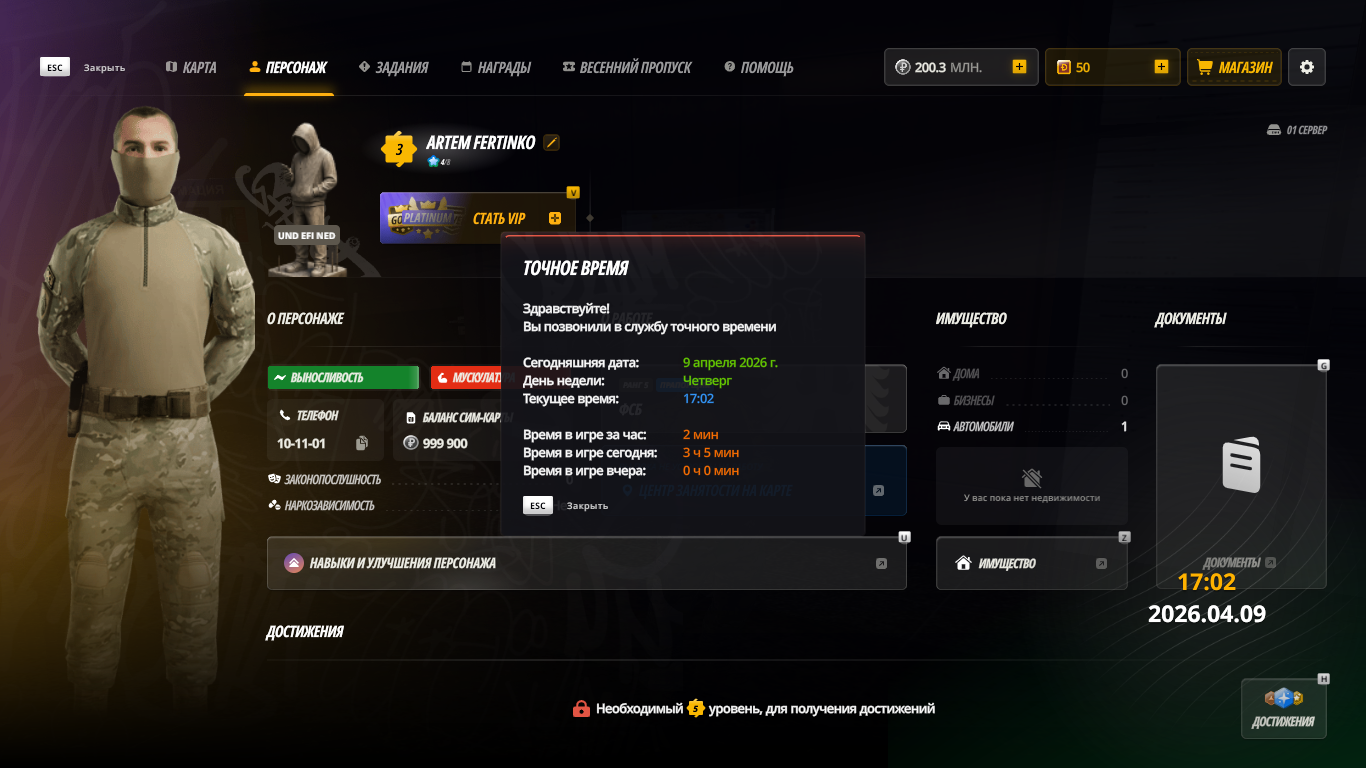Screen dimensions: 1366x768
Task: Select the Персонаж tab
Action: [289, 68]
